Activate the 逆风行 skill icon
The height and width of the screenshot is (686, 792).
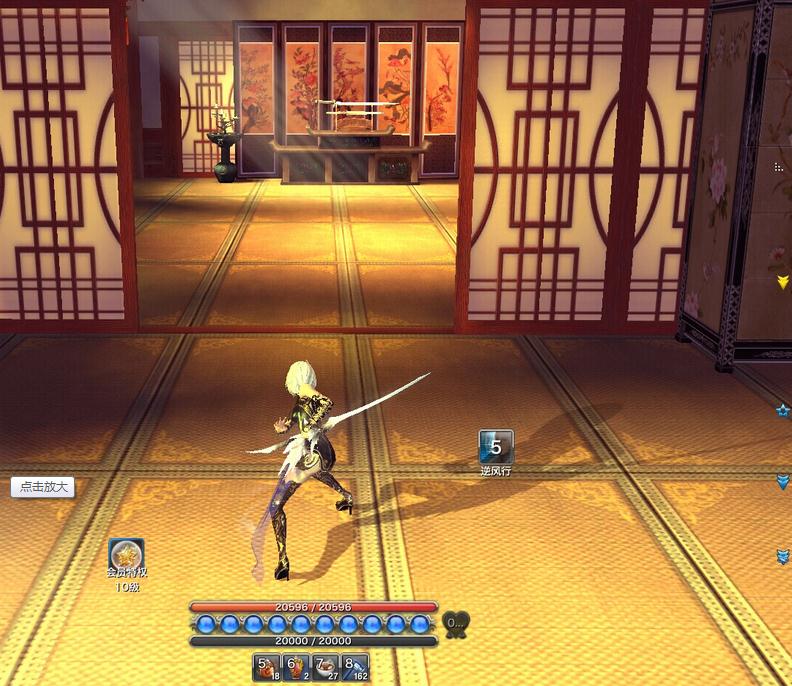coord(496,447)
